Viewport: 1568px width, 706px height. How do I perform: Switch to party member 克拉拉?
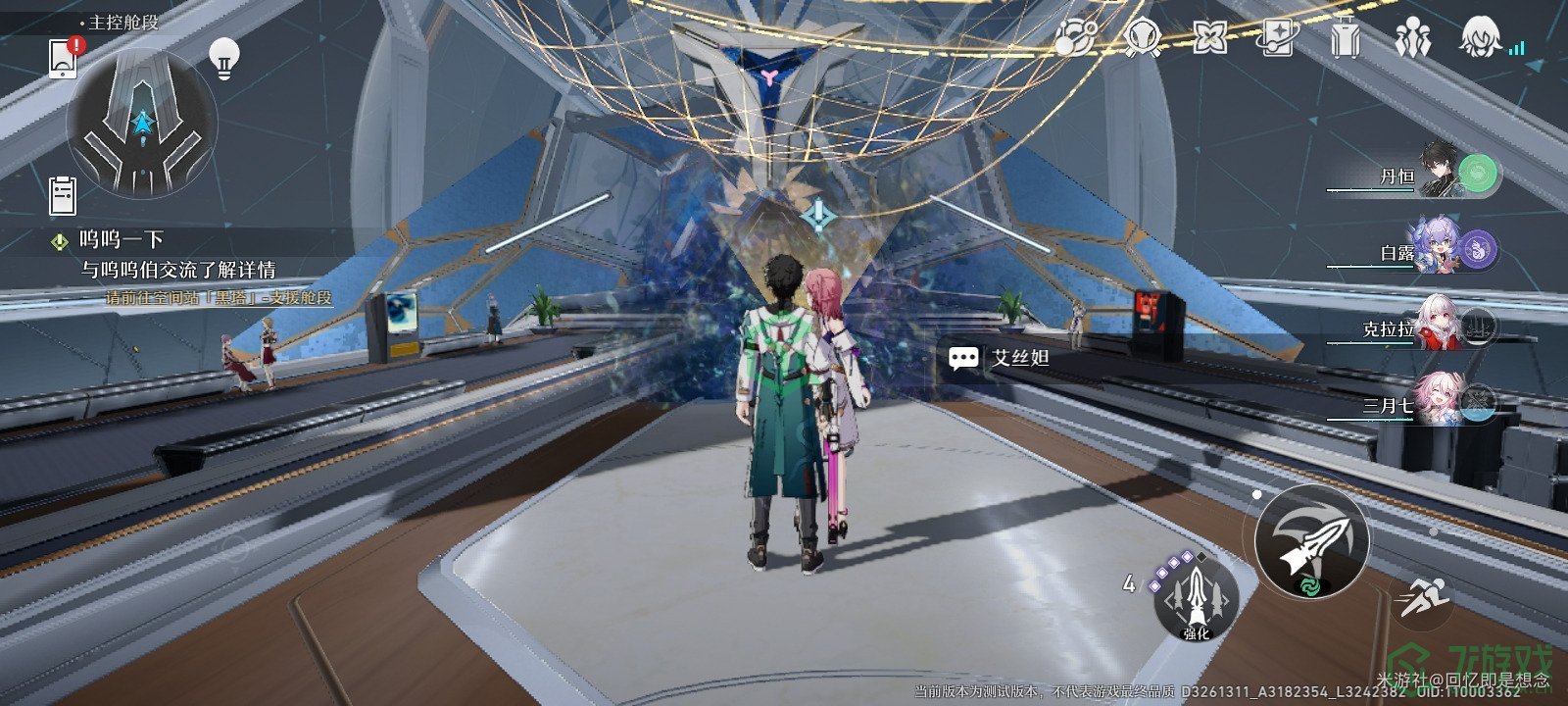coord(1441,327)
